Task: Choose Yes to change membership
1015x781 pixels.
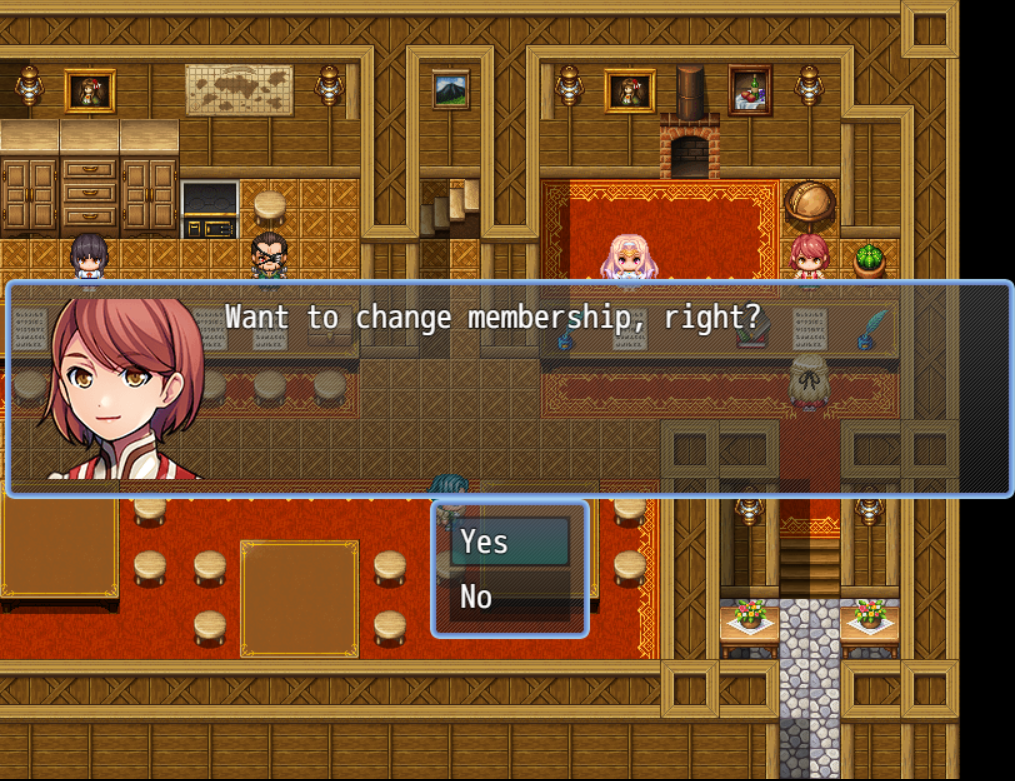Action: (509, 542)
